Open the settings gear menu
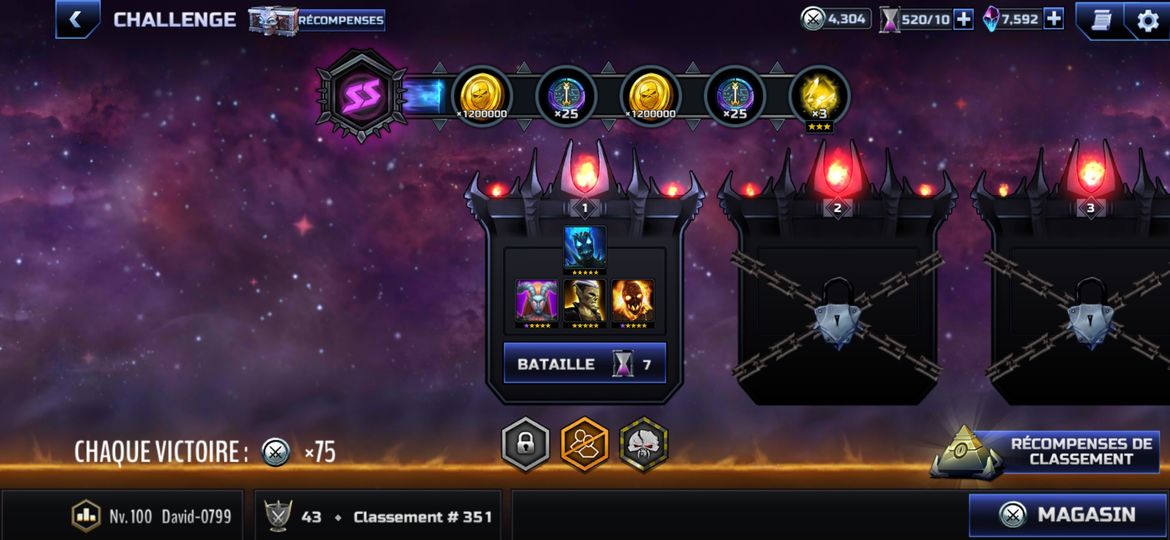 (1146, 19)
